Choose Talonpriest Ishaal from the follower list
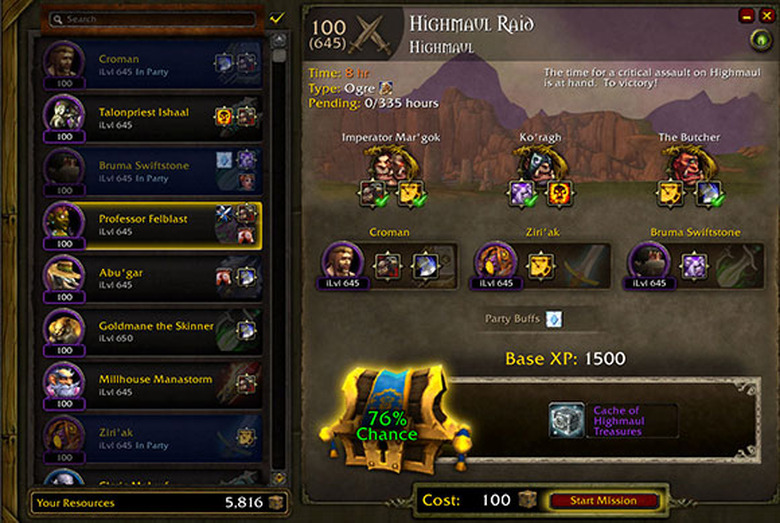 coord(150,119)
